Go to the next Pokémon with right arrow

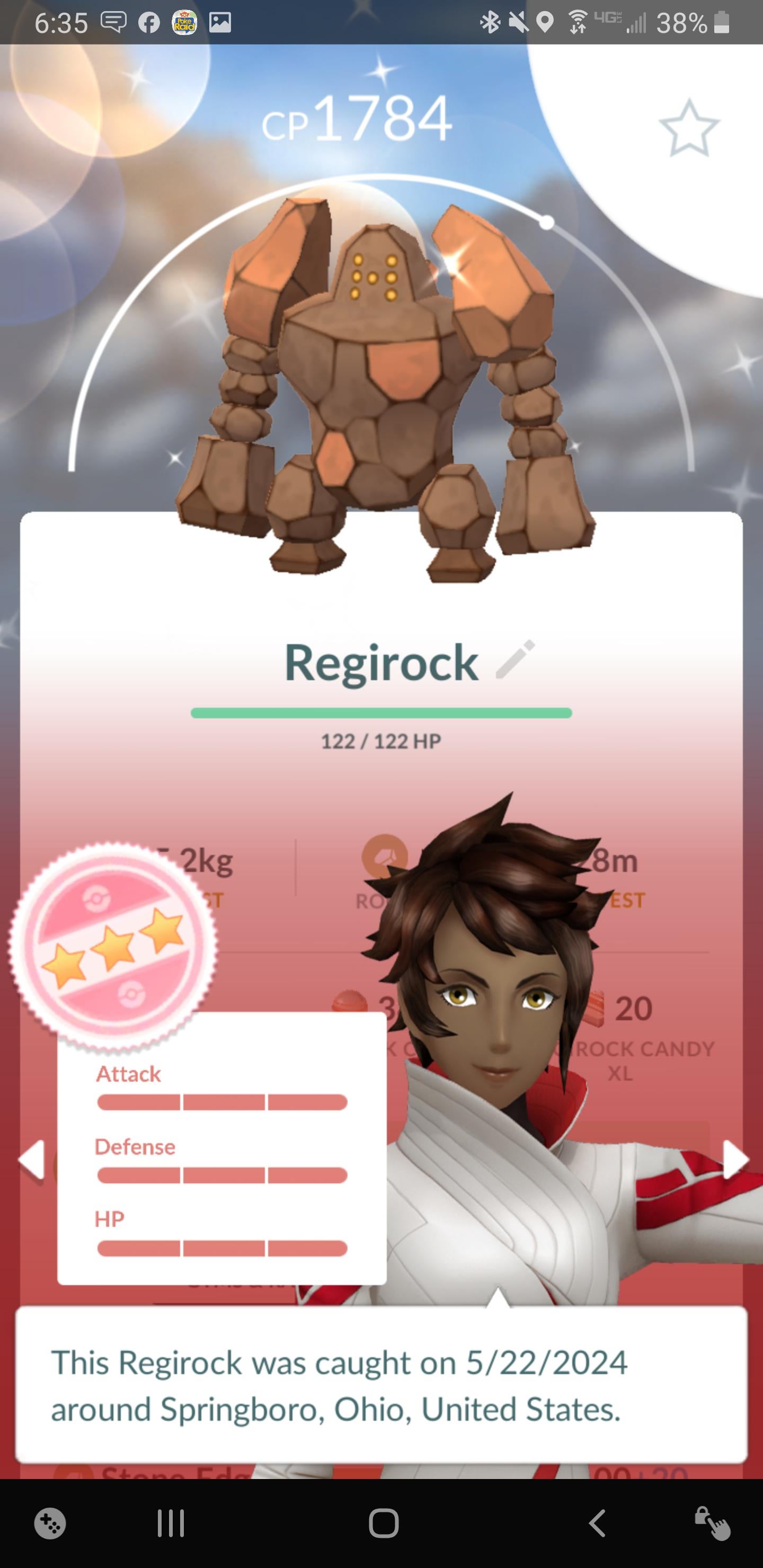pyautogui.click(x=735, y=1159)
